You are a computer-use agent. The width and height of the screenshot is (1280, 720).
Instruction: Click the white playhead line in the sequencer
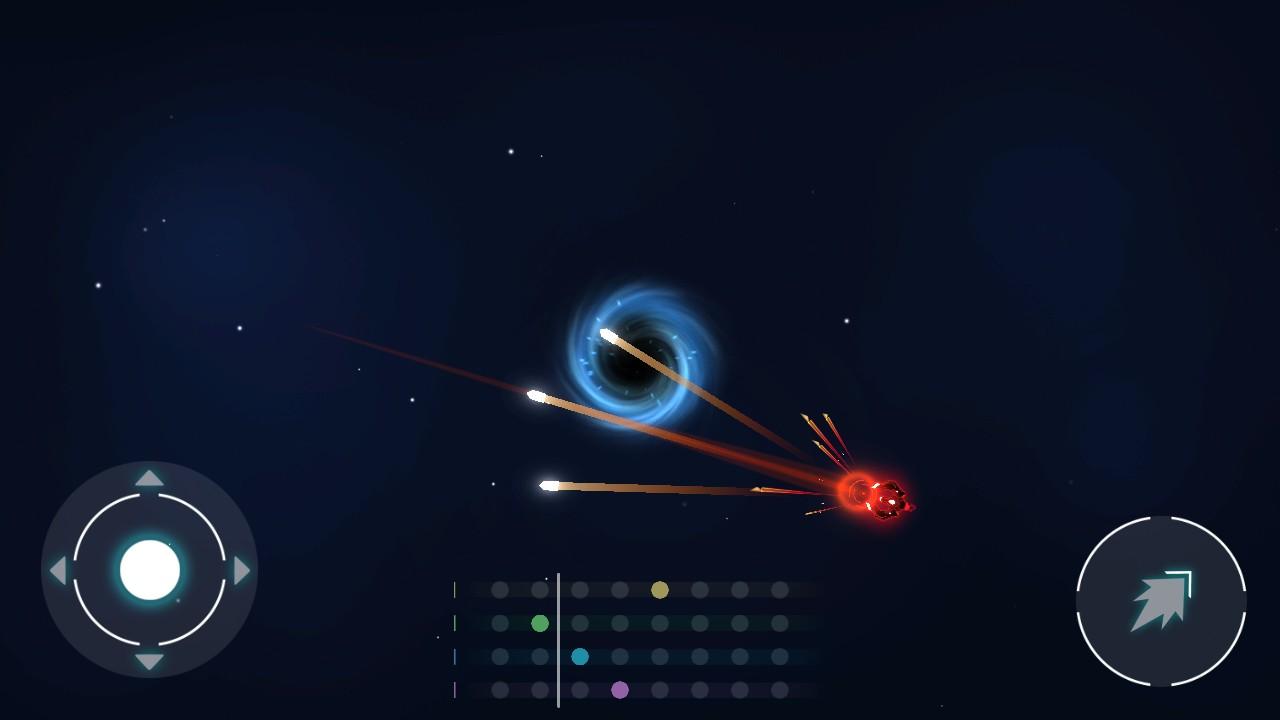click(558, 640)
